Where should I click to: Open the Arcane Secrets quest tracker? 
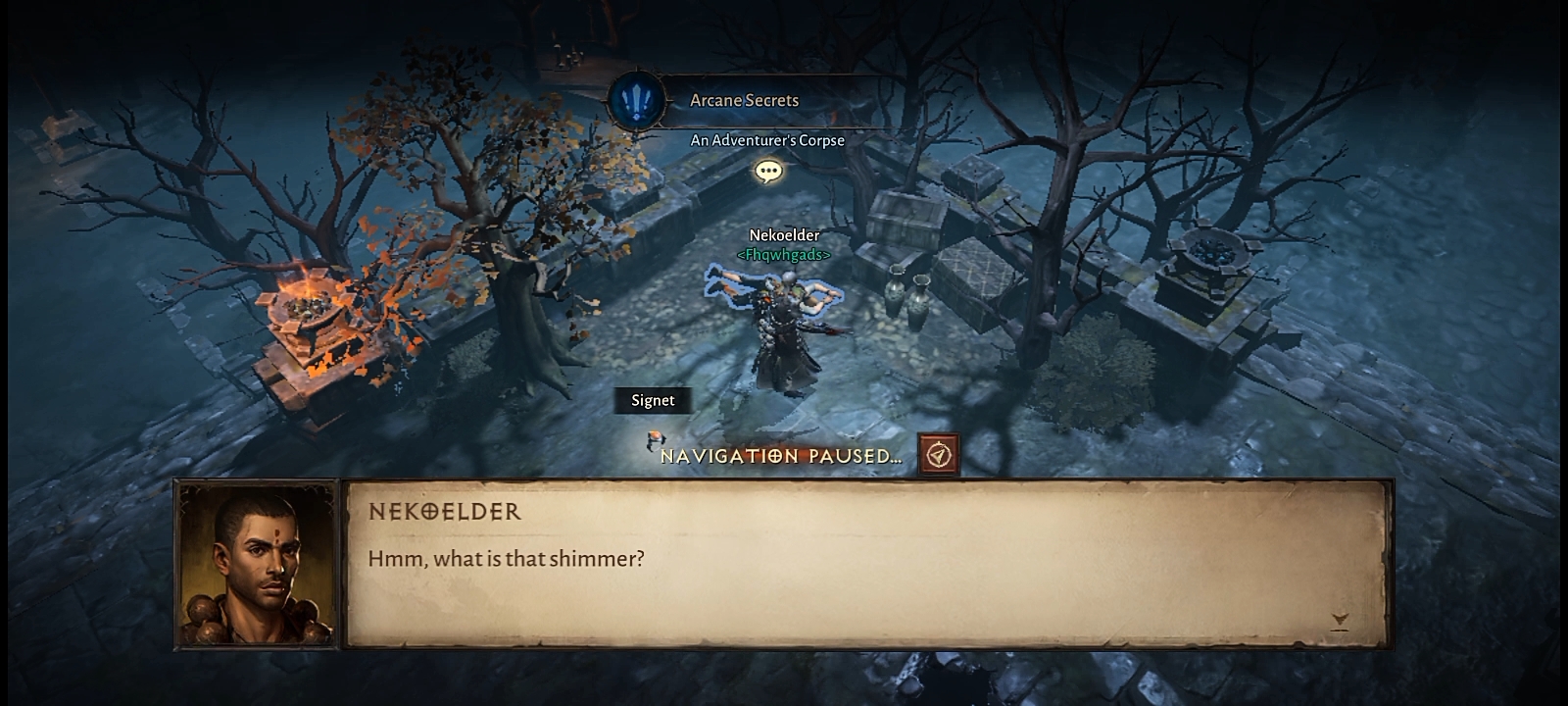pos(743,100)
